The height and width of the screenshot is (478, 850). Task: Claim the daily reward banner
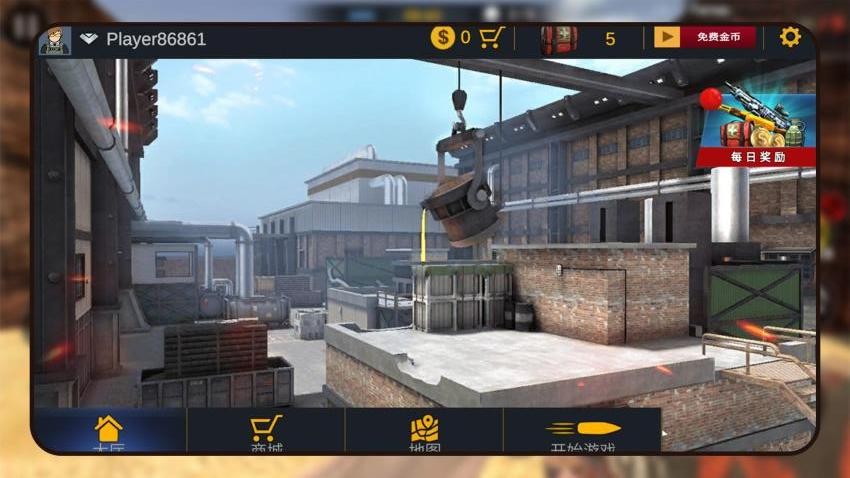(756, 125)
